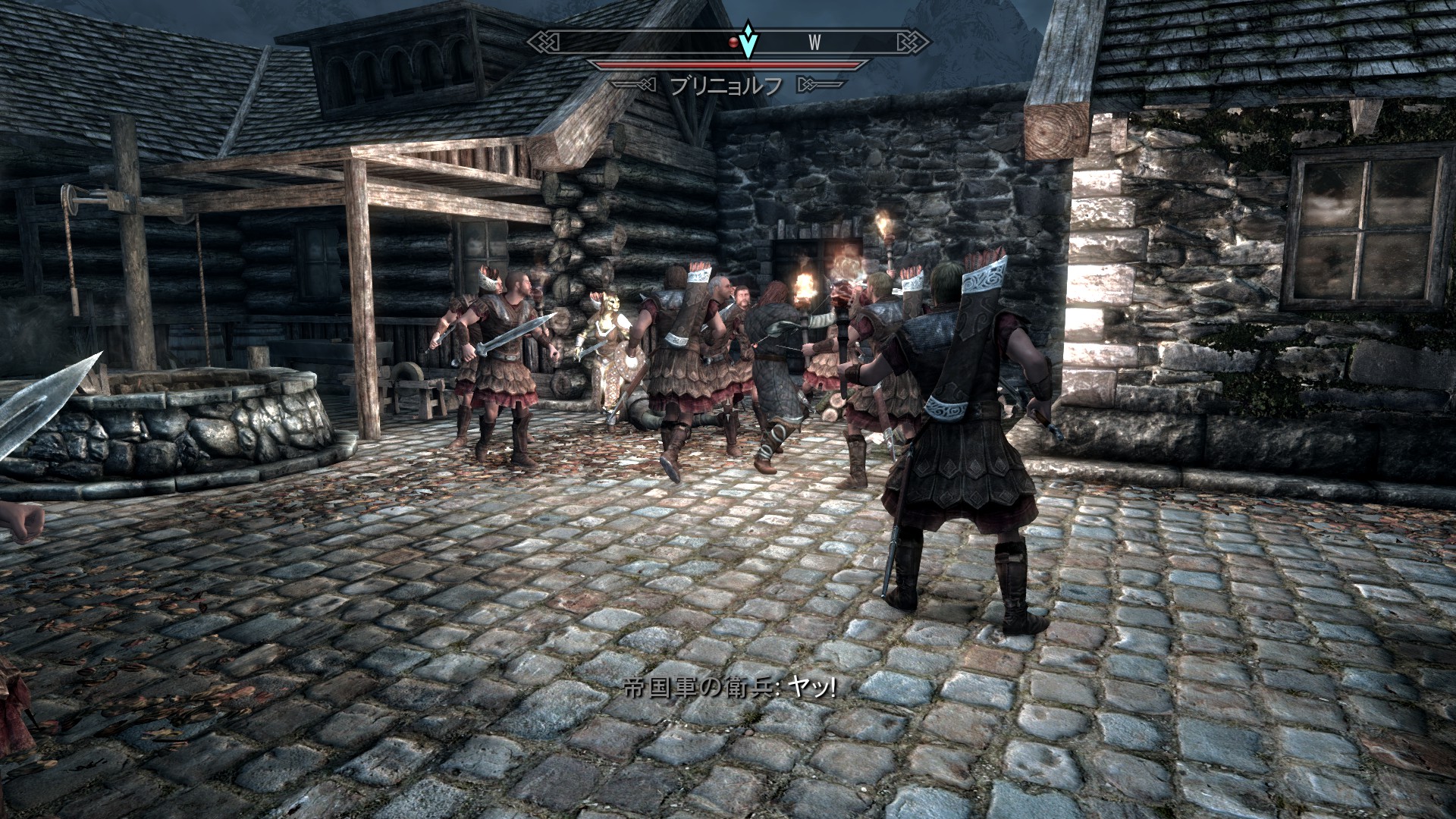This screenshot has width=1456, height=819.
Task: Click the W heading on the compass bar
Action: [814, 42]
